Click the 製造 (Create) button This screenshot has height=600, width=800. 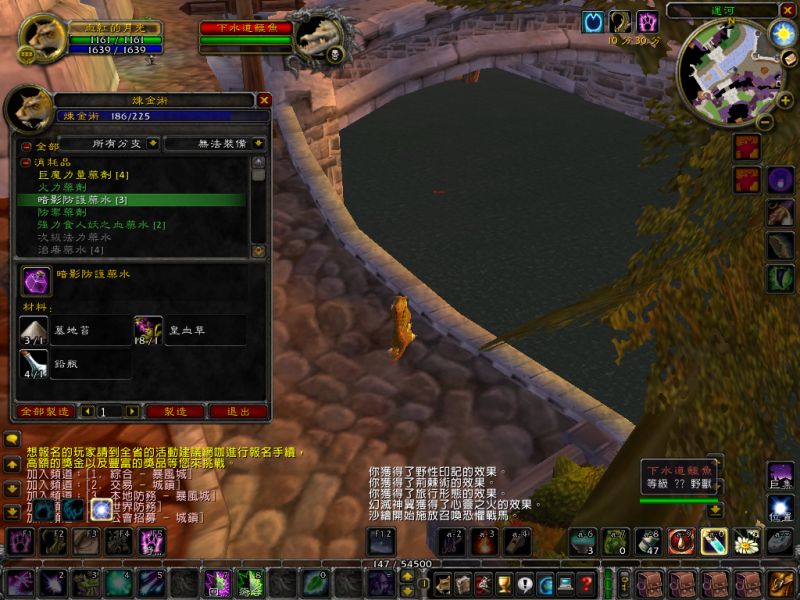tap(175, 411)
